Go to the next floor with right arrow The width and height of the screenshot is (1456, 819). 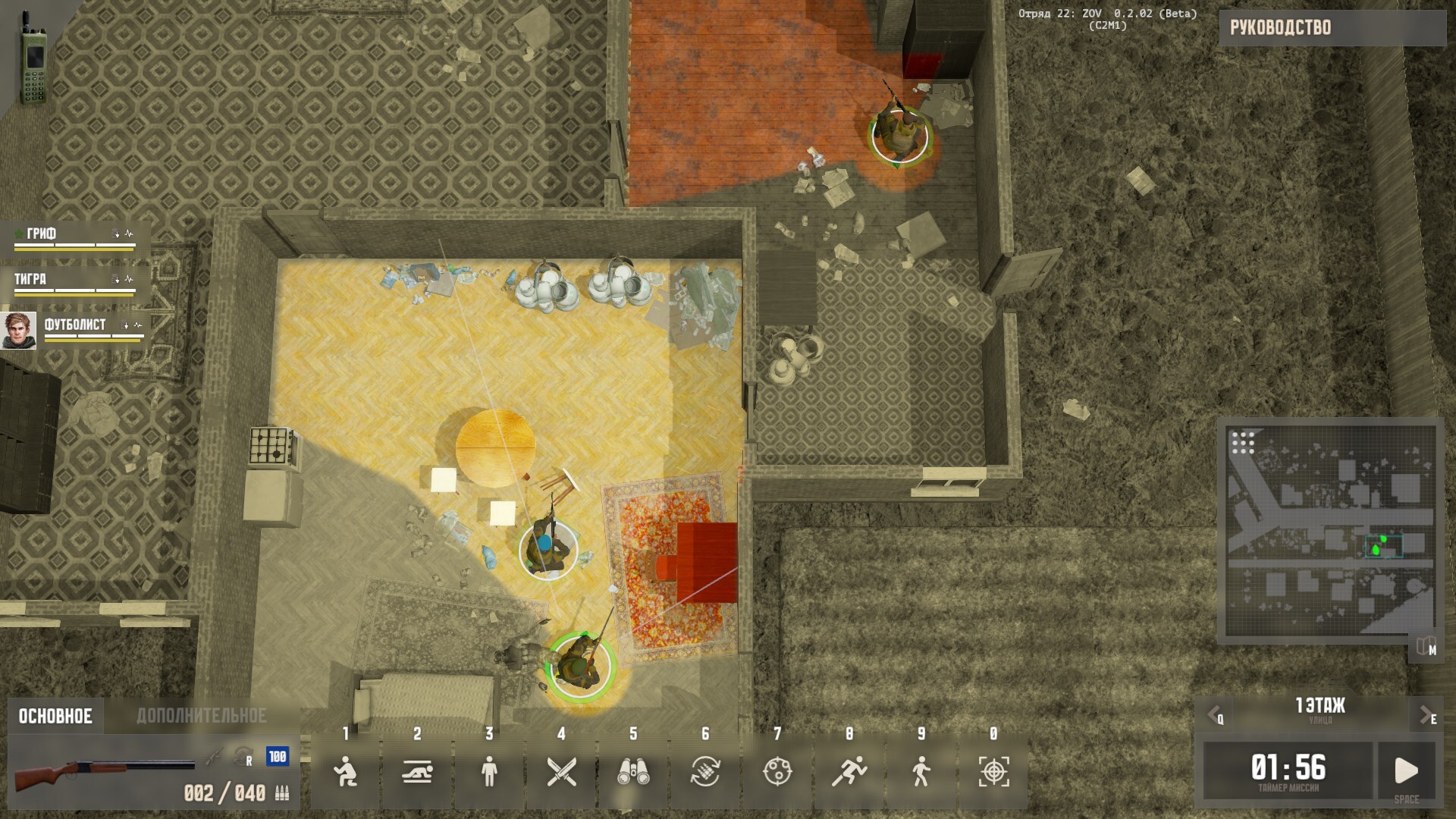point(1426,715)
